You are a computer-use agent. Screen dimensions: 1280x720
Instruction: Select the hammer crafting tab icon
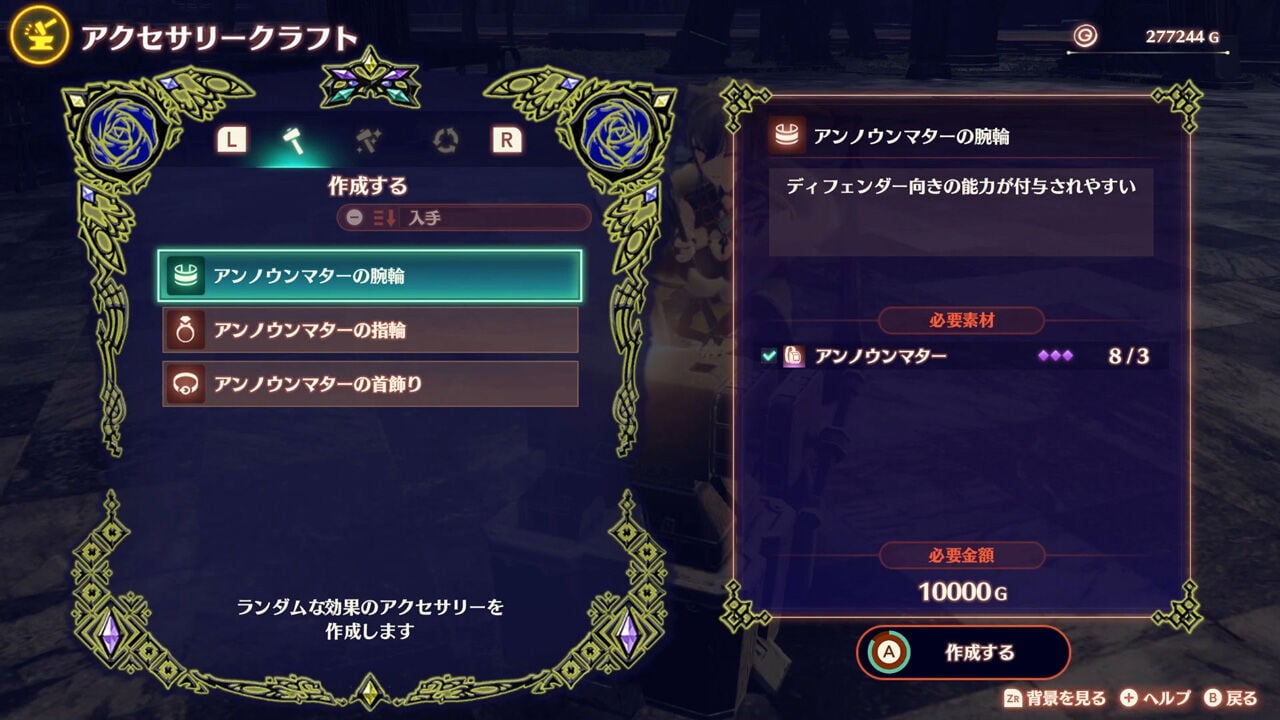pos(295,141)
